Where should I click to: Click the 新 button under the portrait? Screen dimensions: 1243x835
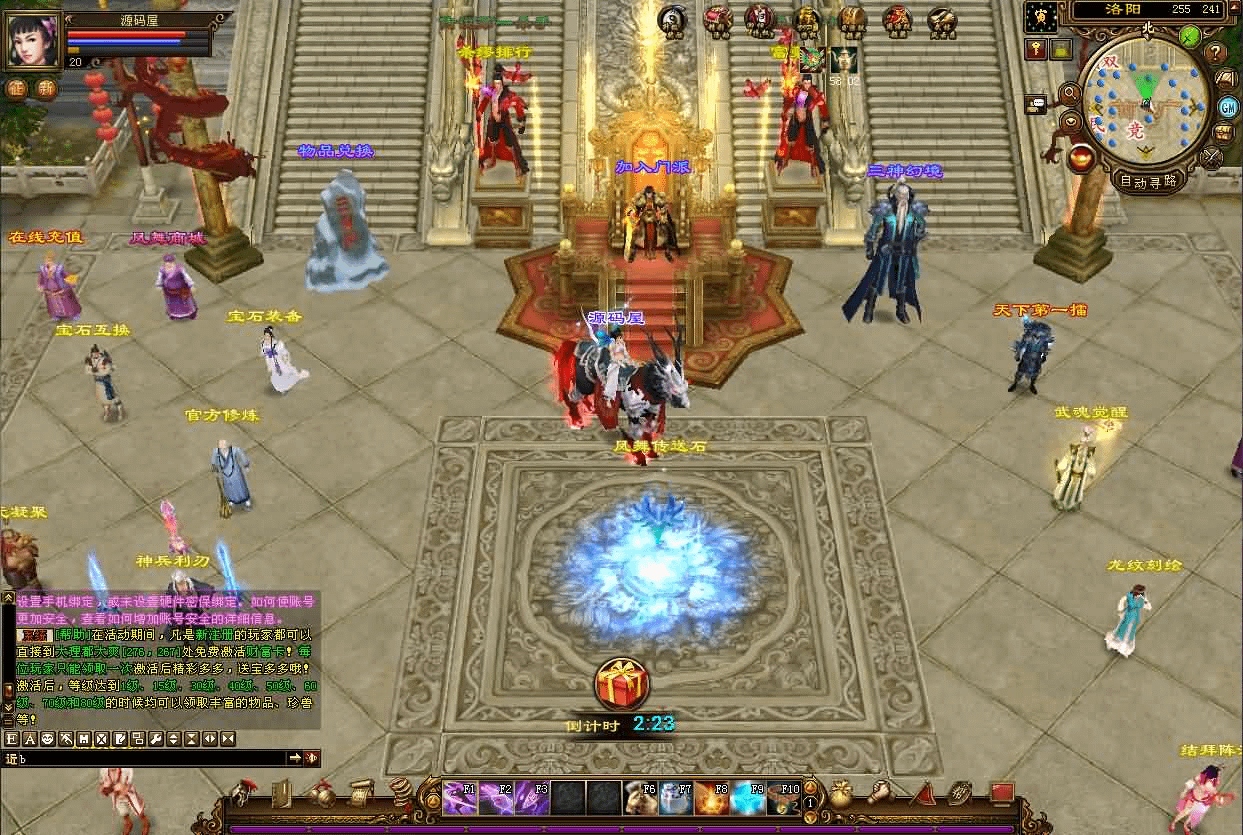(x=46, y=87)
